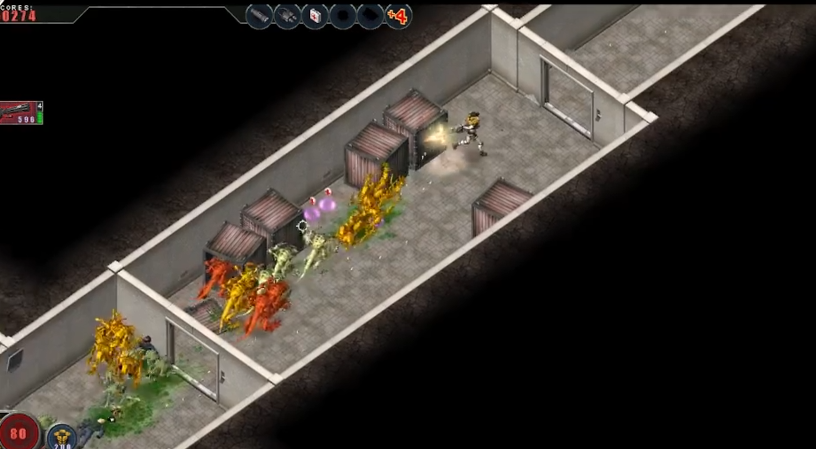
Task: Activate the night vision goggles slot
Action: tap(288, 16)
